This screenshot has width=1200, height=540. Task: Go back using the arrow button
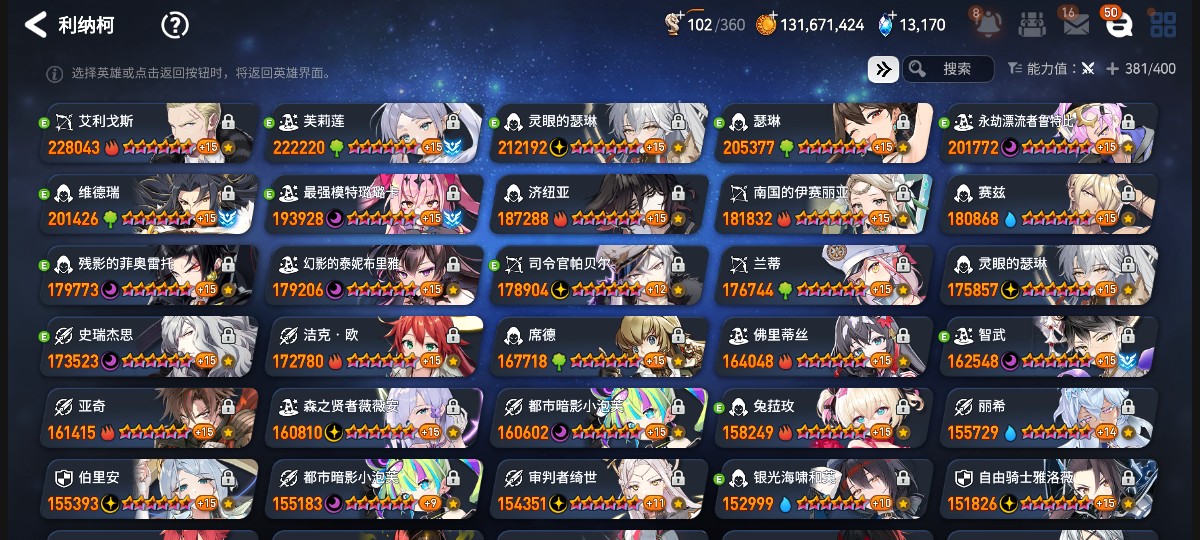36,25
